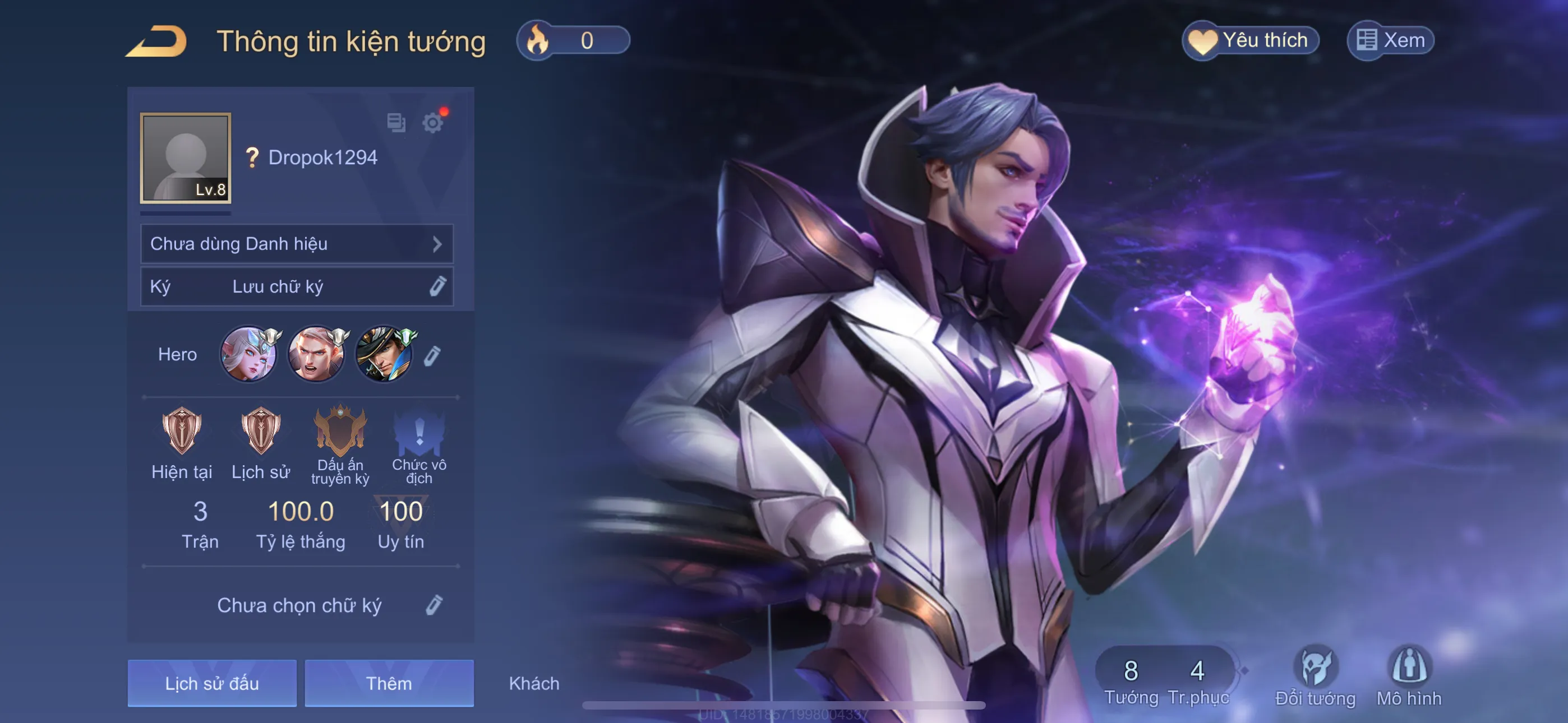The image size is (1568, 723).
Task: Select the player avatar portrait
Action: coord(186,157)
